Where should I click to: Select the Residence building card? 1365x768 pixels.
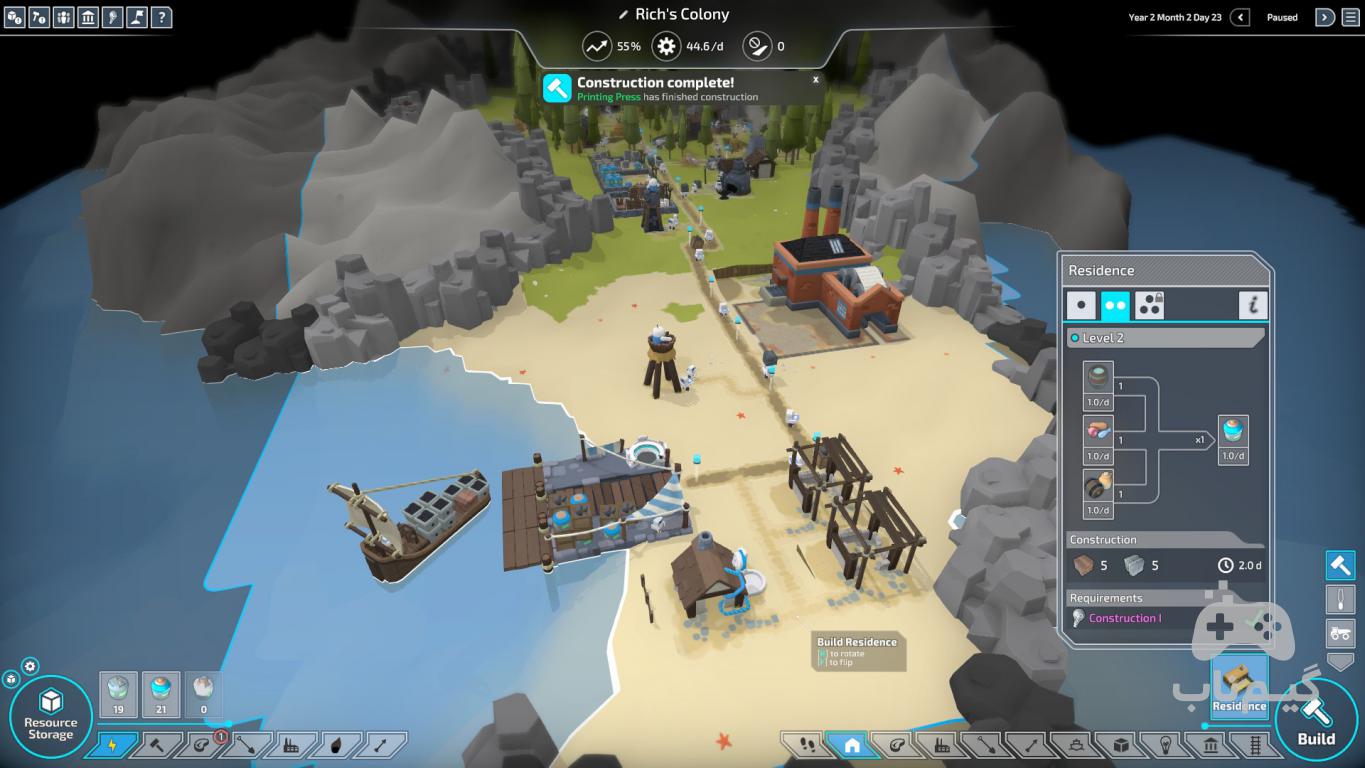click(1239, 686)
